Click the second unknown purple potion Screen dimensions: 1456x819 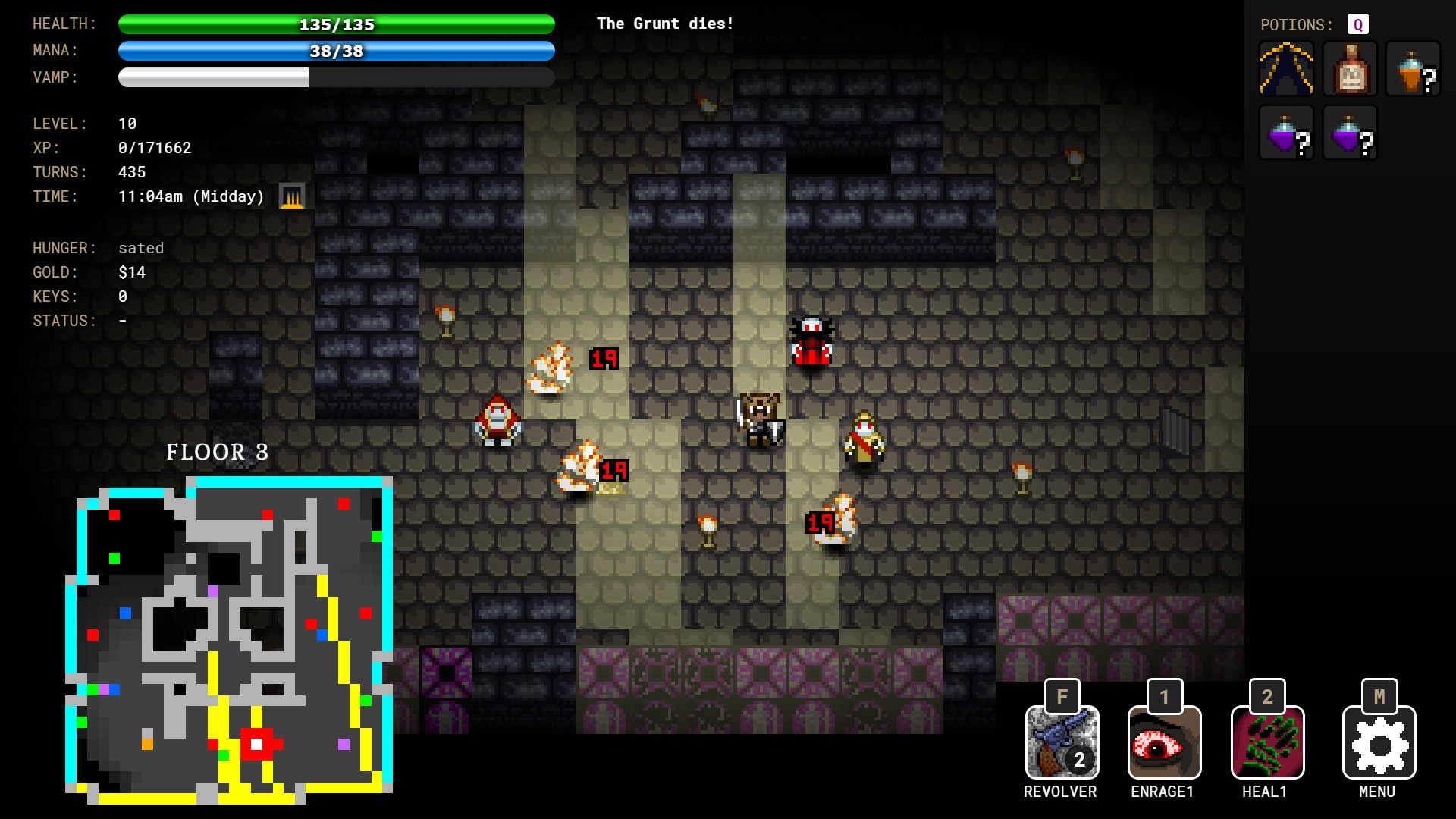pos(1349,133)
